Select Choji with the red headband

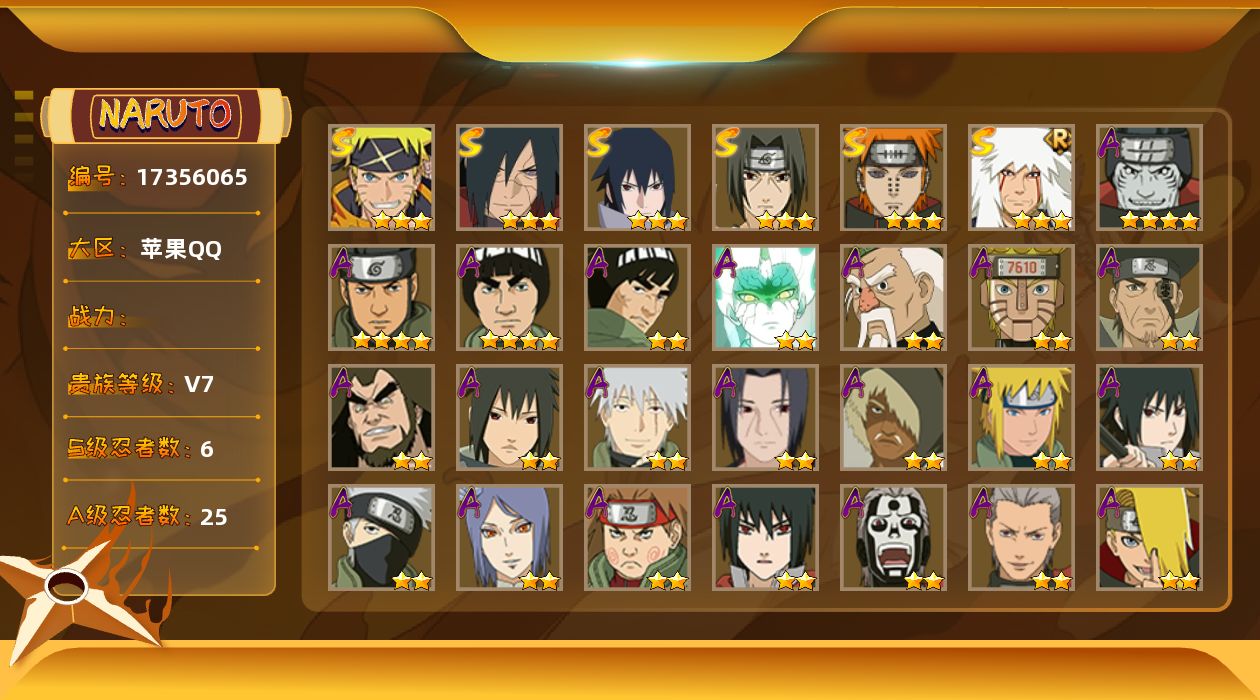[x=637, y=537]
